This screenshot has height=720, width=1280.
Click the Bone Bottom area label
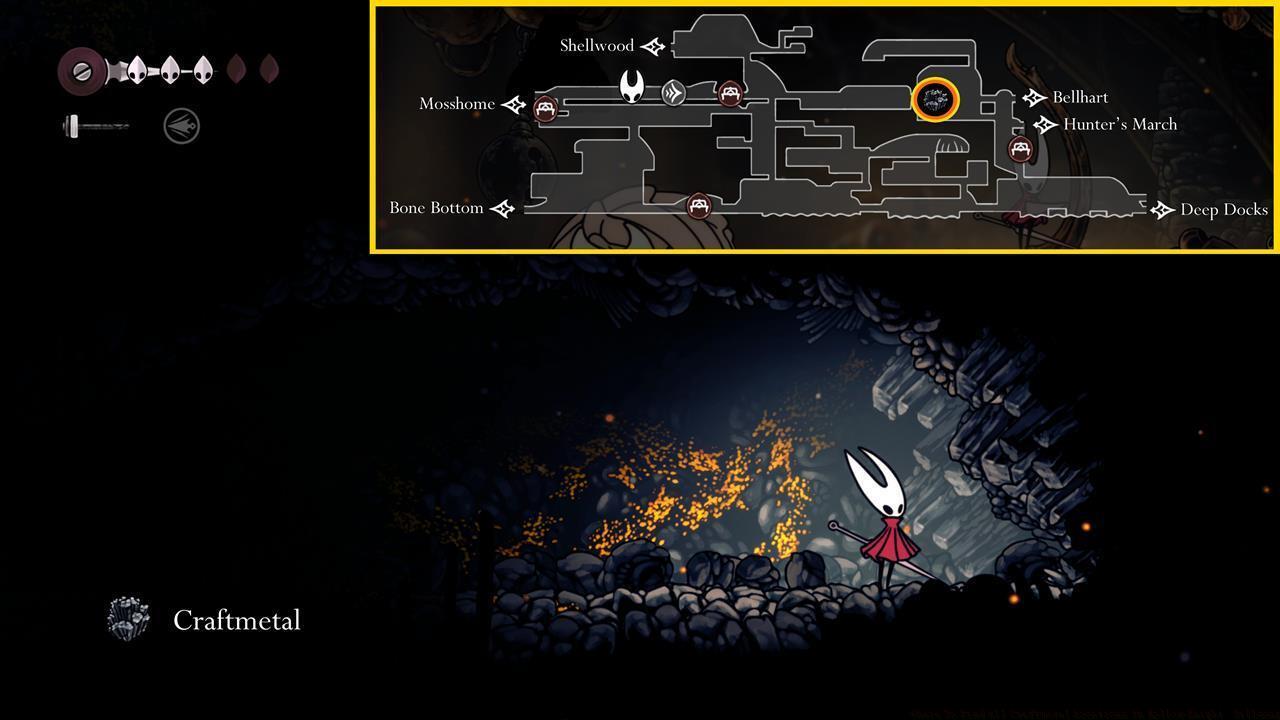[x=435, y=208]
